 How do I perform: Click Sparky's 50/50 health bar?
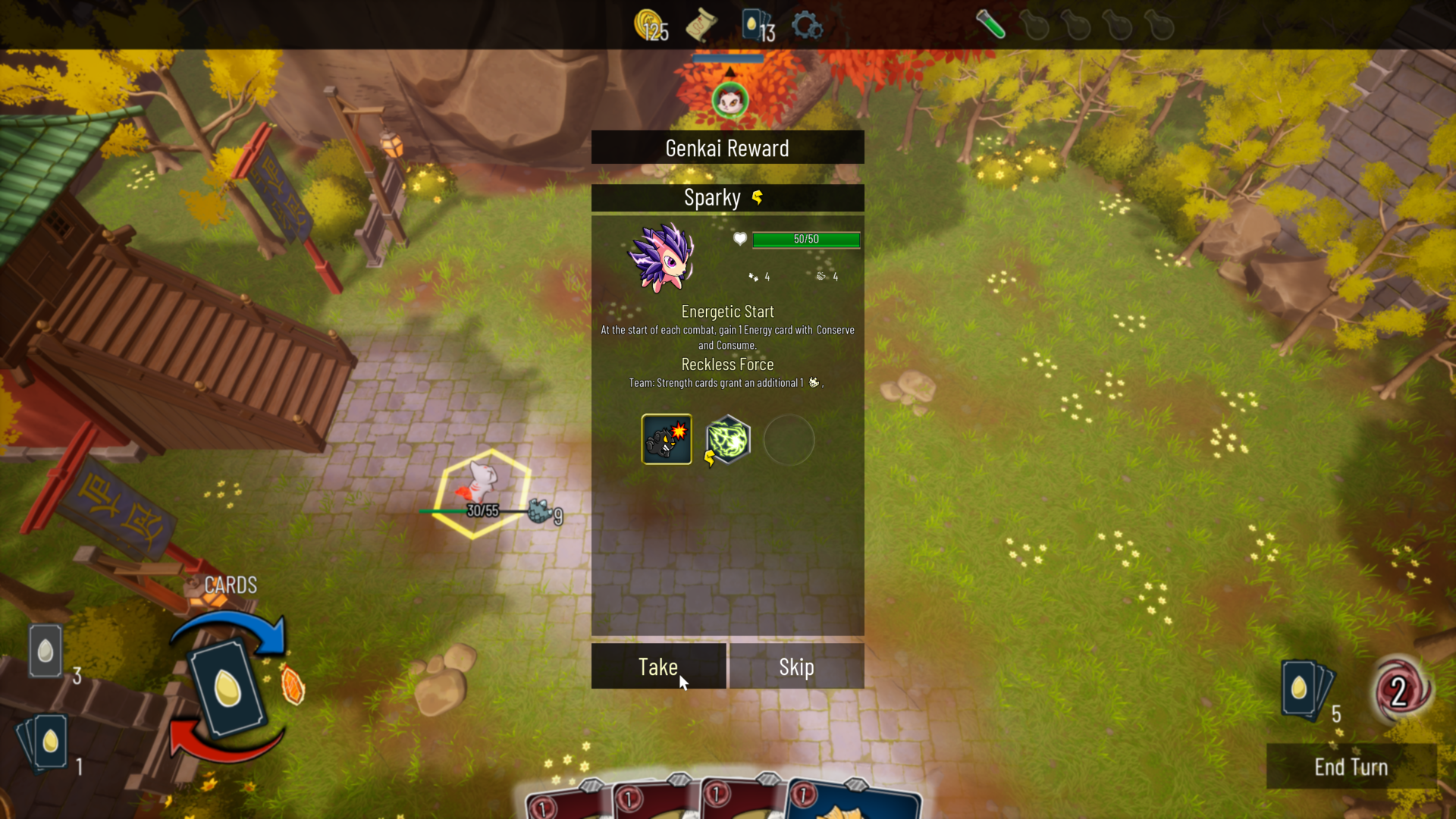pos(805,240)
